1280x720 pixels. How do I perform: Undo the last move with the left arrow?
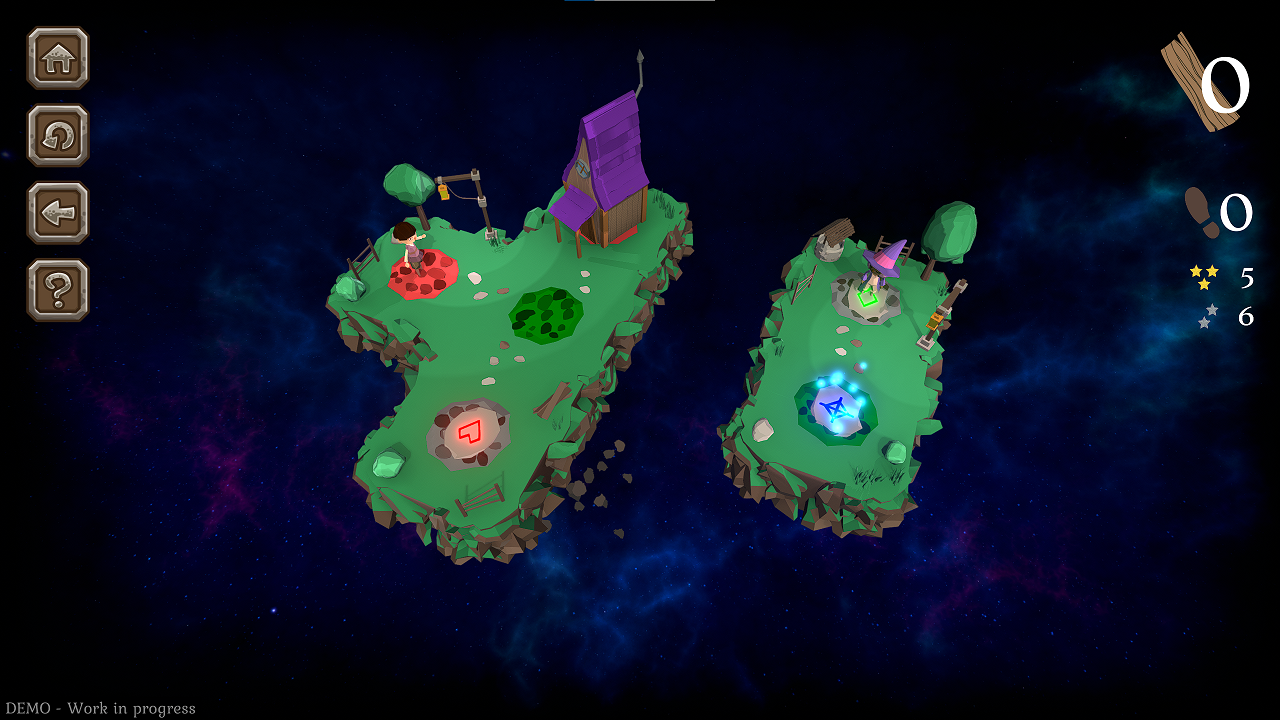tap(58, 213)
